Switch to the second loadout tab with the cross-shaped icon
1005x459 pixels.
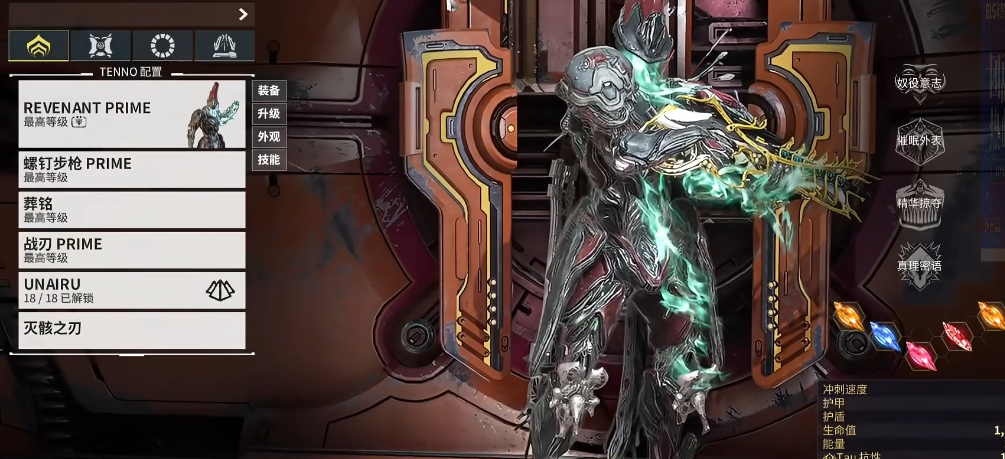coord(101,45)
